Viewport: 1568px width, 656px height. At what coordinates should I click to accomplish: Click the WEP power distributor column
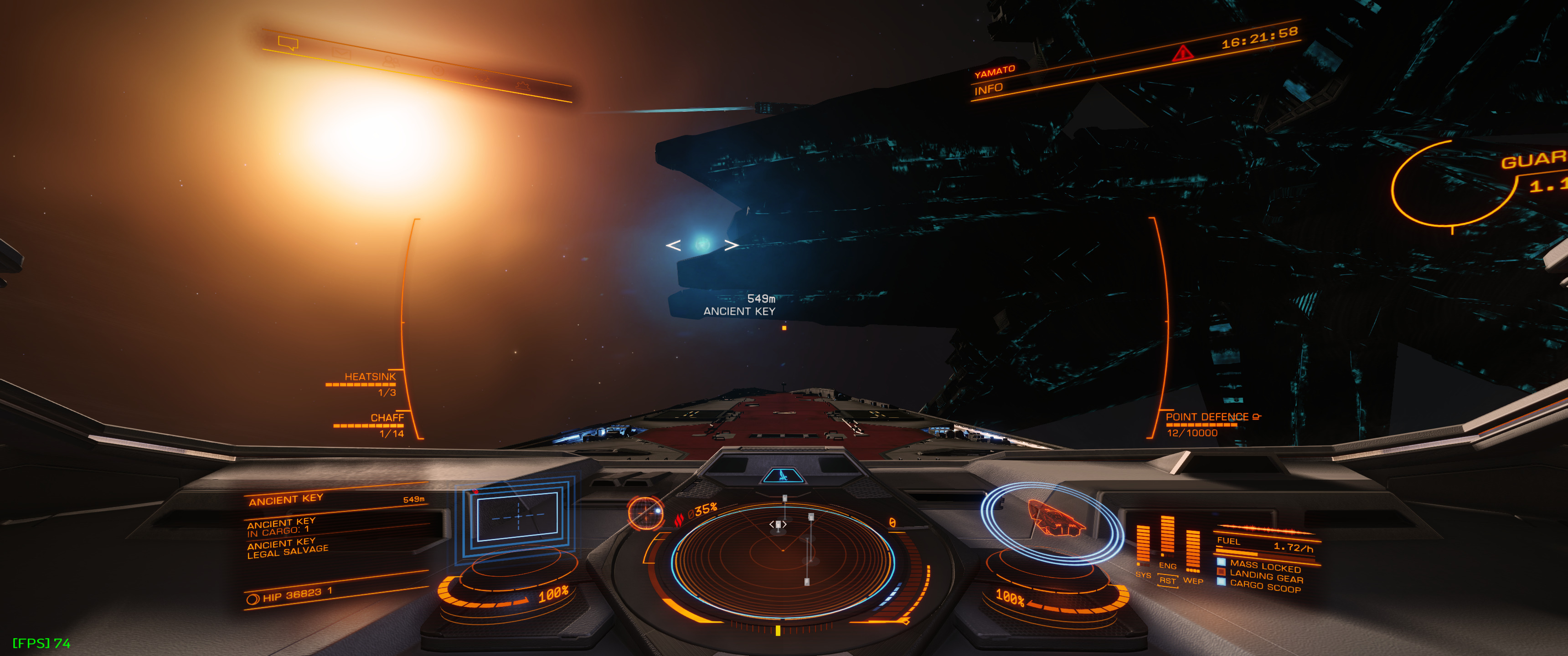tap(1192, 551)
